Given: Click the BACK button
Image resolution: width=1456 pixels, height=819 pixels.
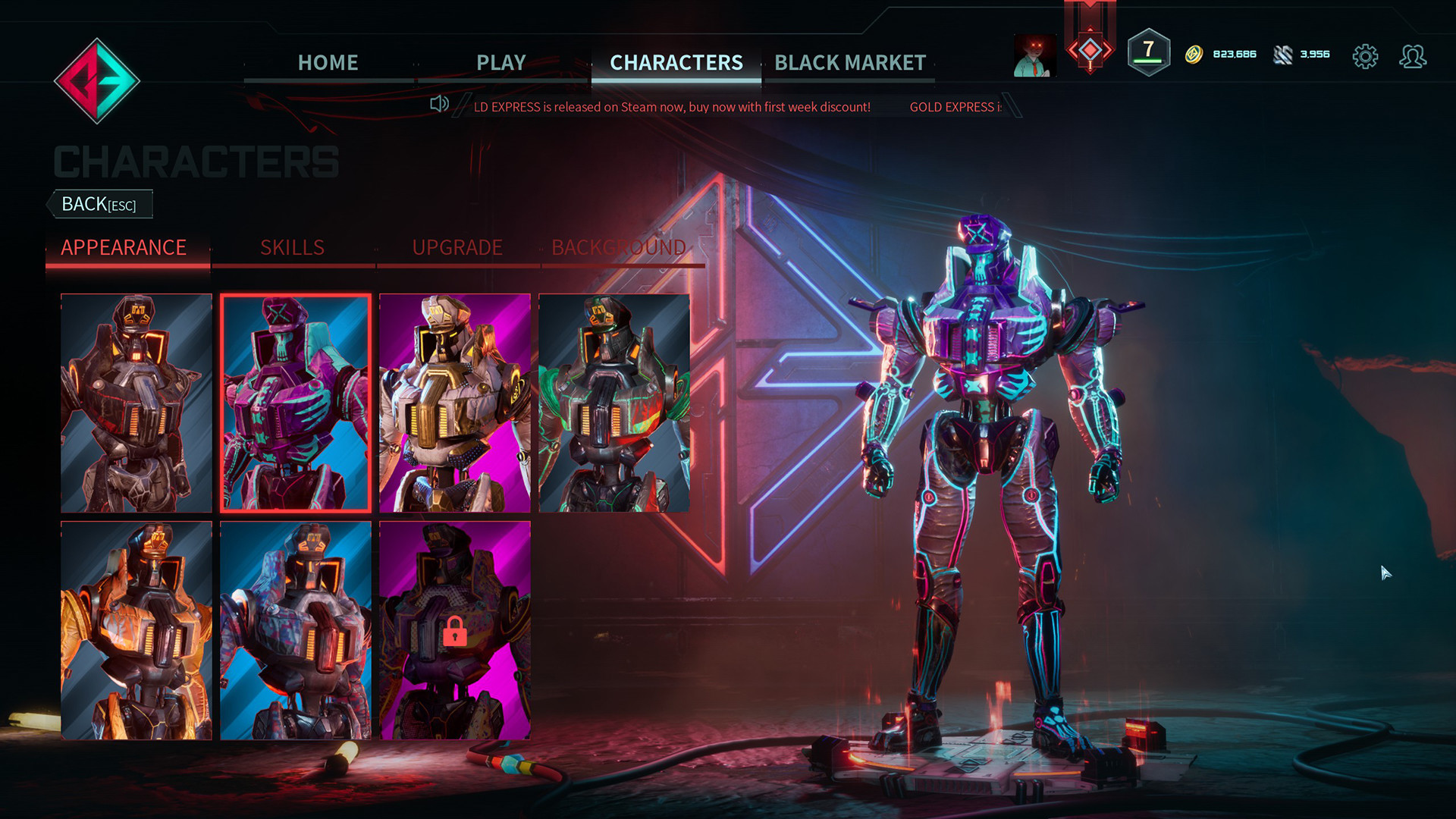Looking at the screenshot, I should 99,204.
